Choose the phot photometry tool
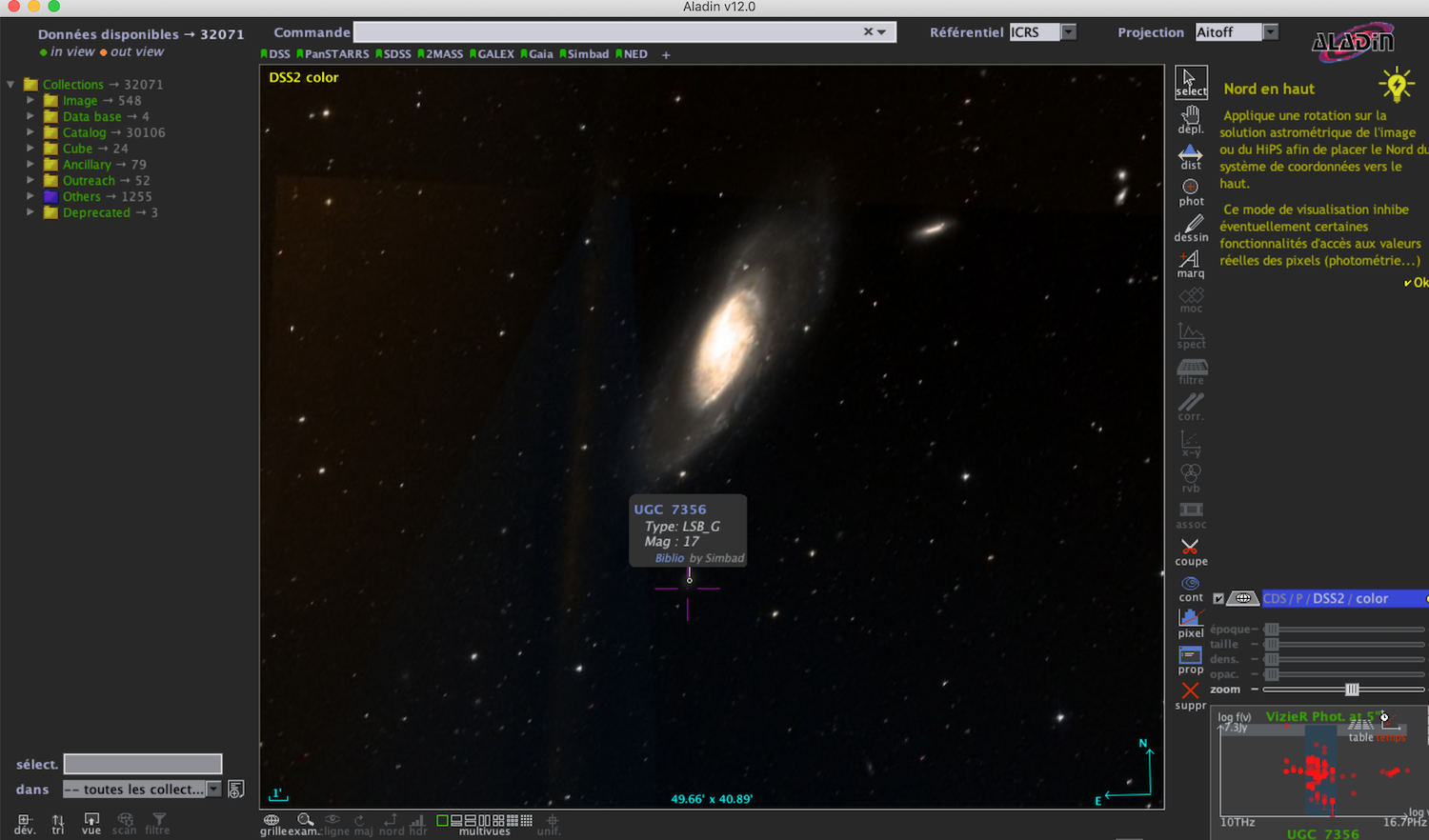The height and width of the screenshot is (840, 1429). pos(1191,192)
